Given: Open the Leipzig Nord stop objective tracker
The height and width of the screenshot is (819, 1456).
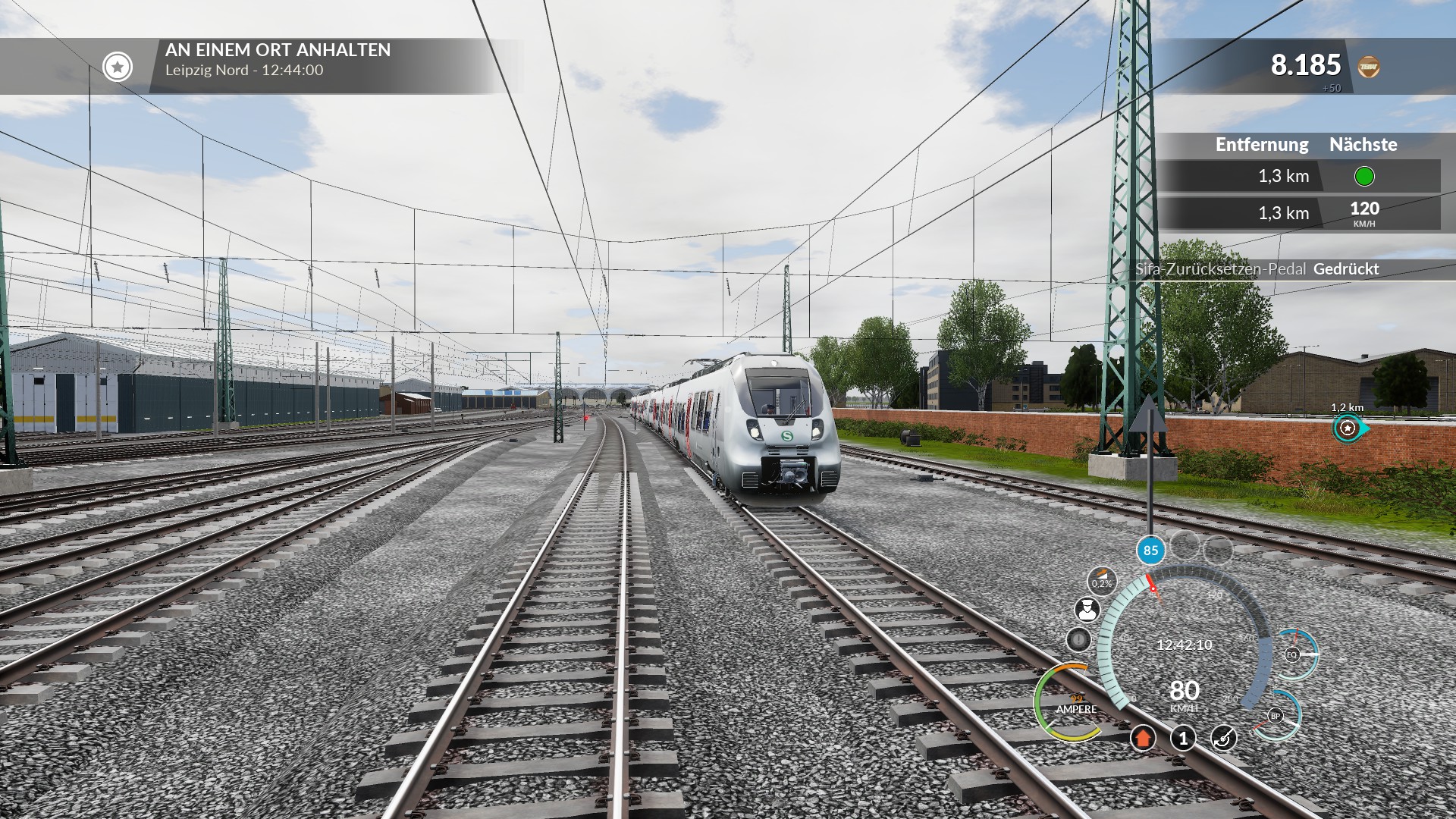Looking at the screenshot, I should pos(118,67).
